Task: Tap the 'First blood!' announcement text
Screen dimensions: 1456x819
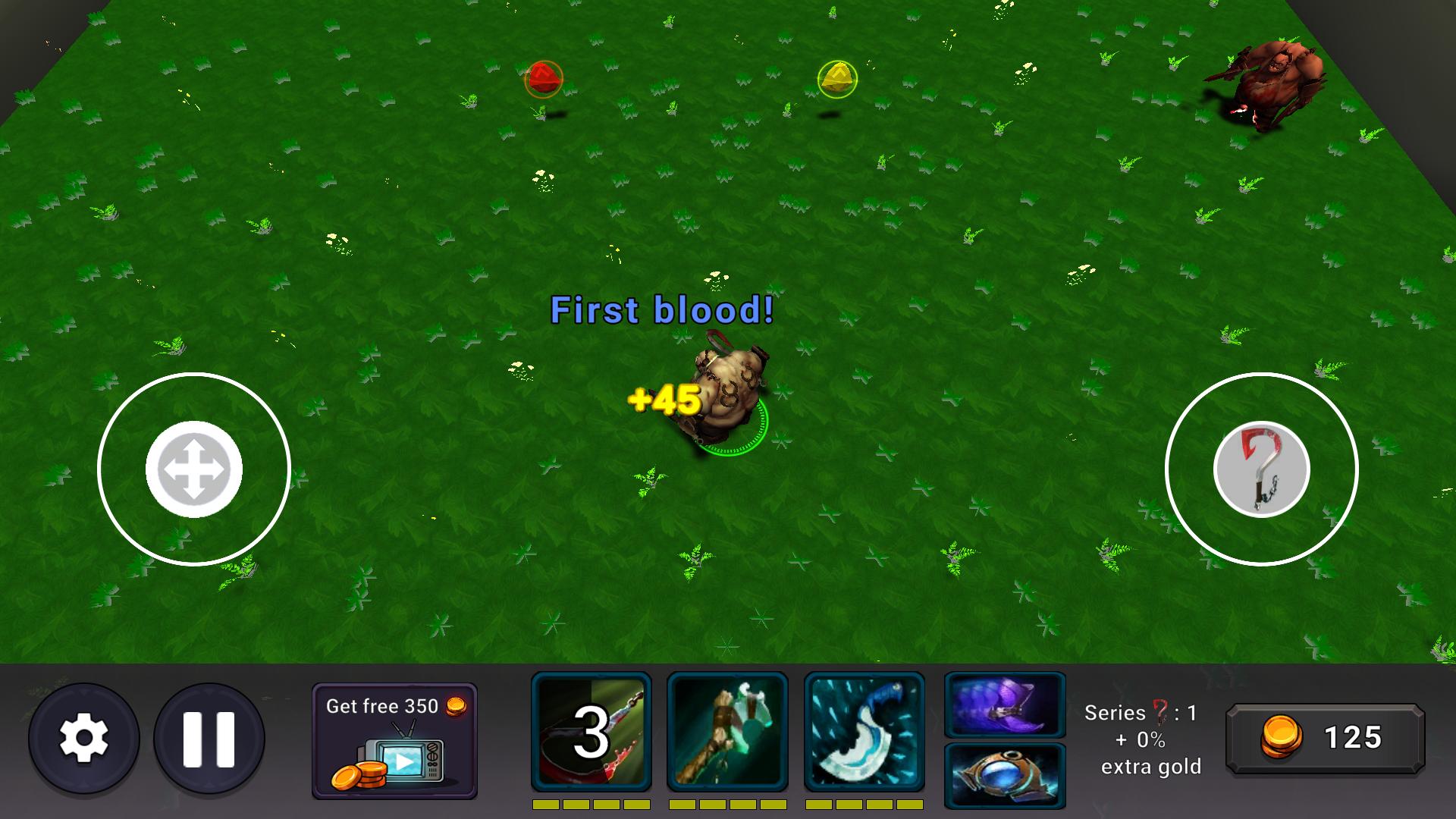Action: (661, 309)
